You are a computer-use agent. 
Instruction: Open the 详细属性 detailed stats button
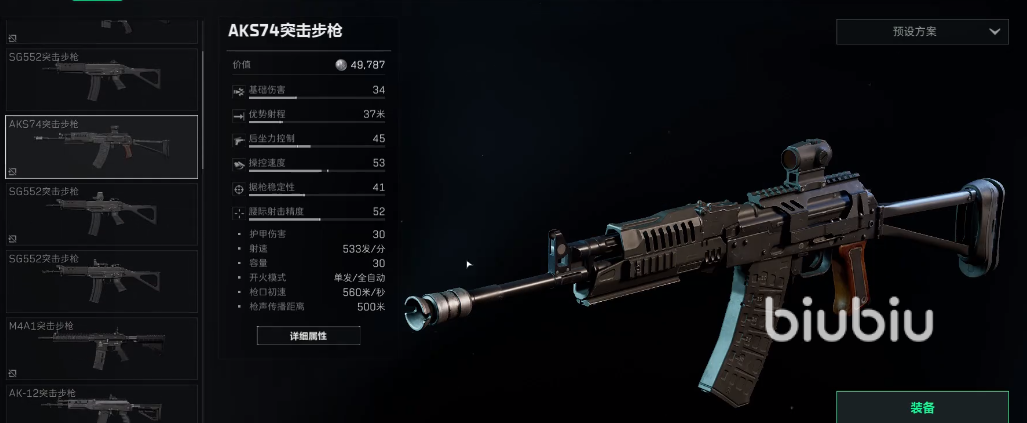[308, 336]
